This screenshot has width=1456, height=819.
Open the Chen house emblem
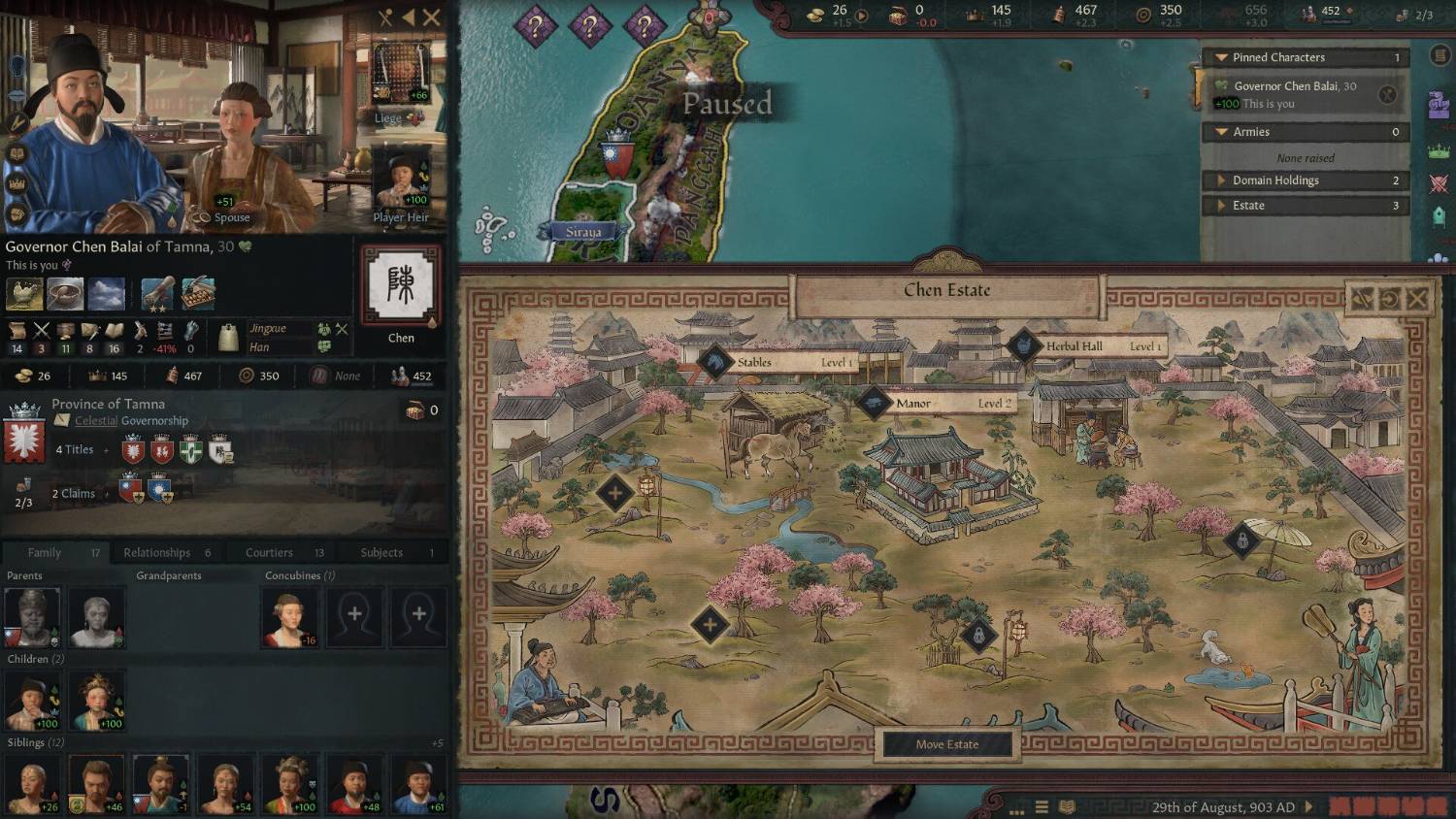[x=401, y=286]
